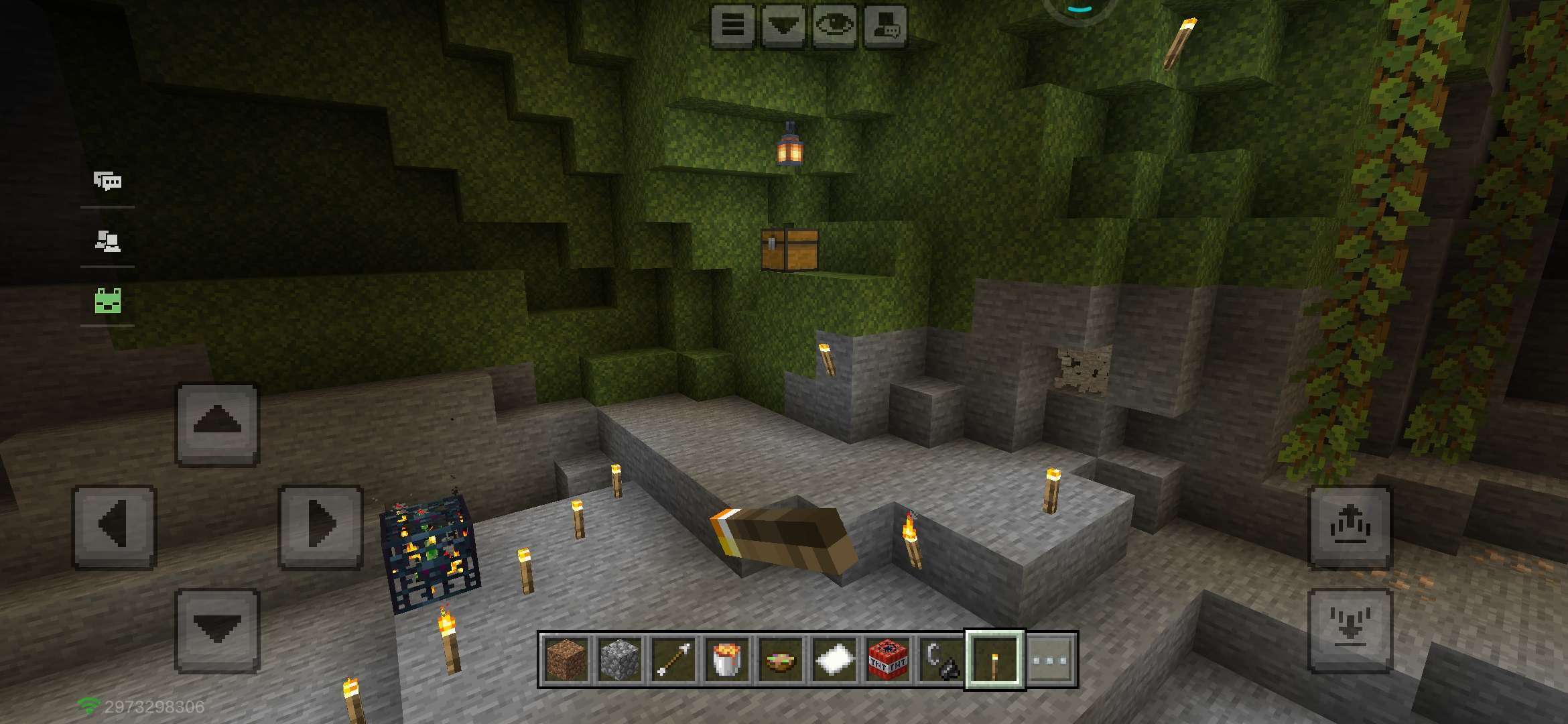The image size is (1568, 724).
Task: Select the TNT block slot
Action: 888,660
